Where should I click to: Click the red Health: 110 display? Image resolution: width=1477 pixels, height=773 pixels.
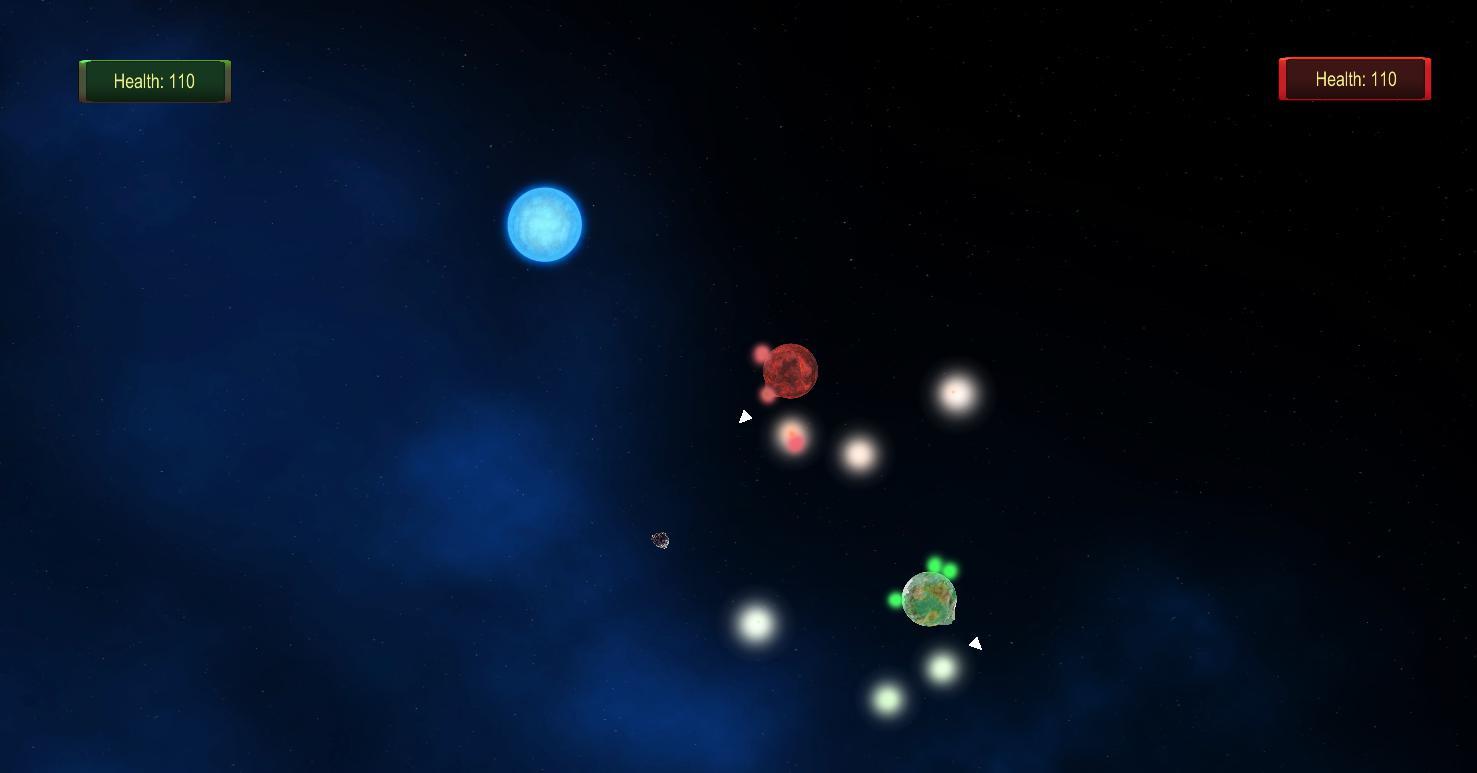pos(1354,79)
